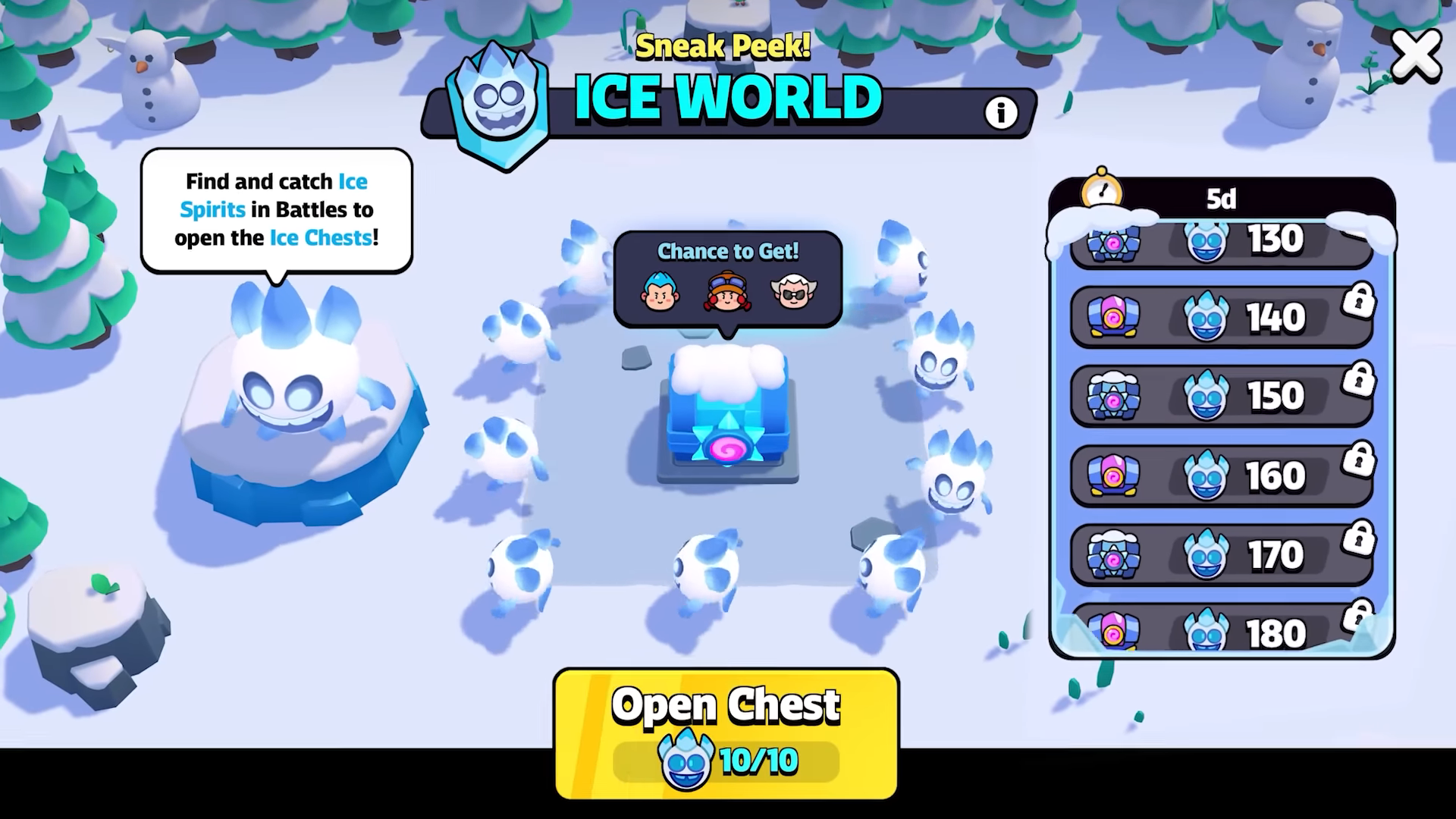Open the Ice World info button
The height and width of the screenshot is (819, 1456).
[x=1001, y=112]
